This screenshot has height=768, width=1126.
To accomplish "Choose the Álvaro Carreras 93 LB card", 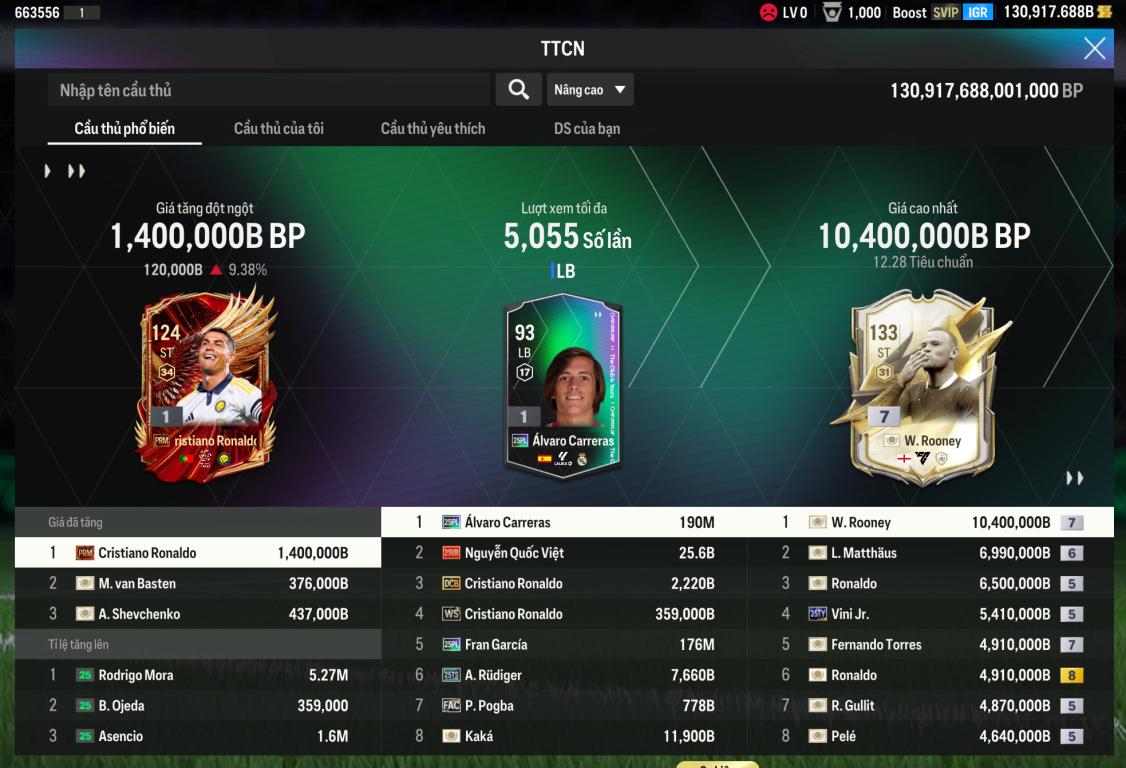I will [x=562, y=385].
